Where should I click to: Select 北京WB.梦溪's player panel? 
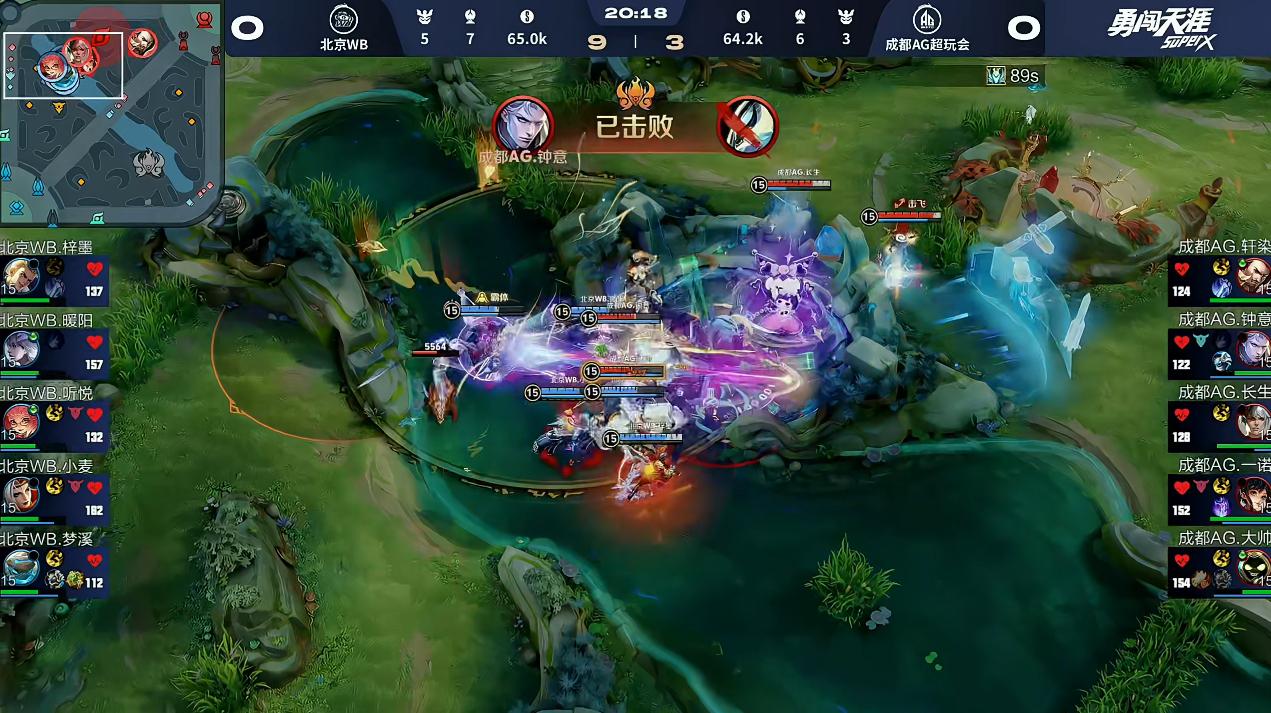point(54,568)
